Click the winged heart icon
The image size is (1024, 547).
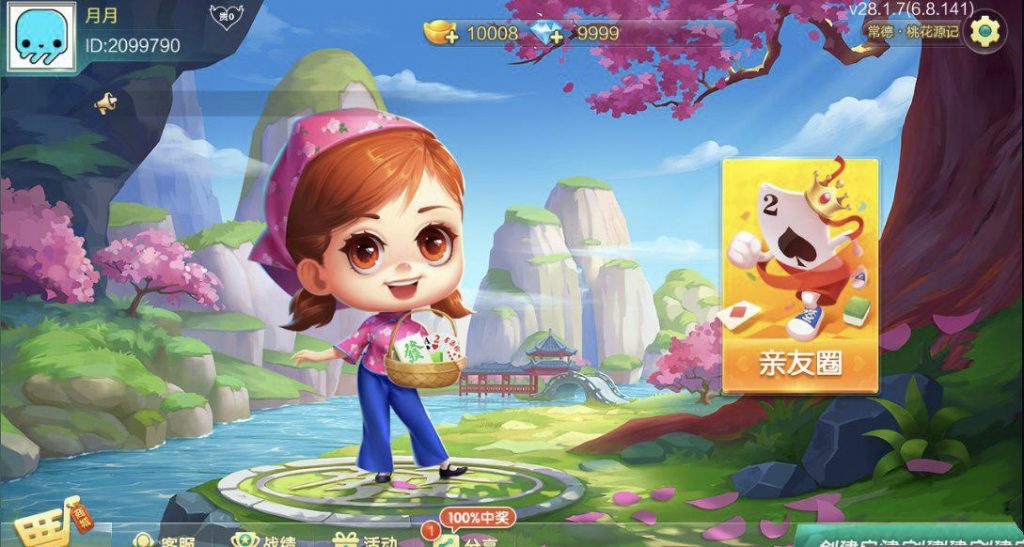(226, 17)
